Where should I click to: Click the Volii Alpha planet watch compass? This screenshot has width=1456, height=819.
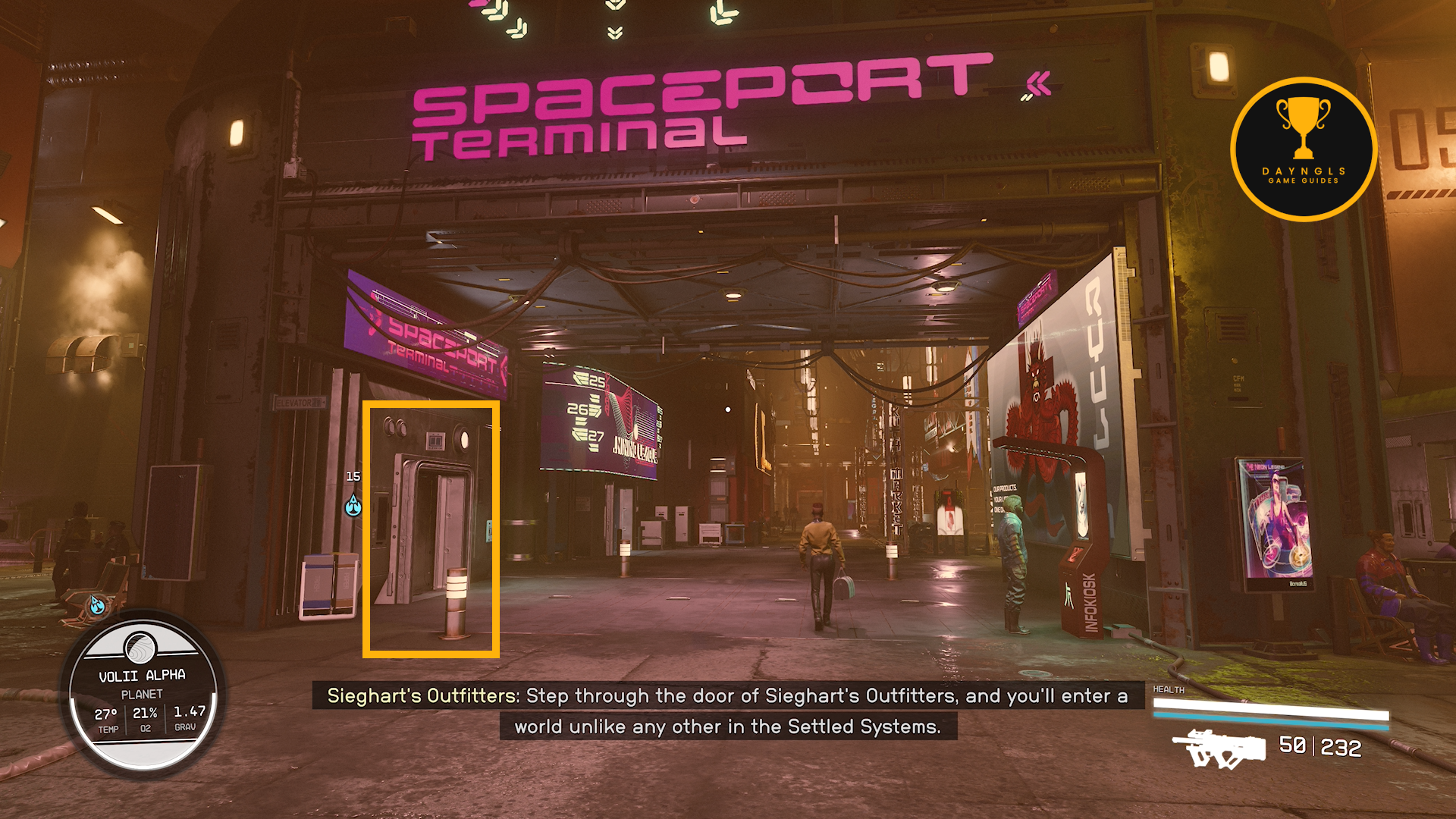(x=143, y=694)
